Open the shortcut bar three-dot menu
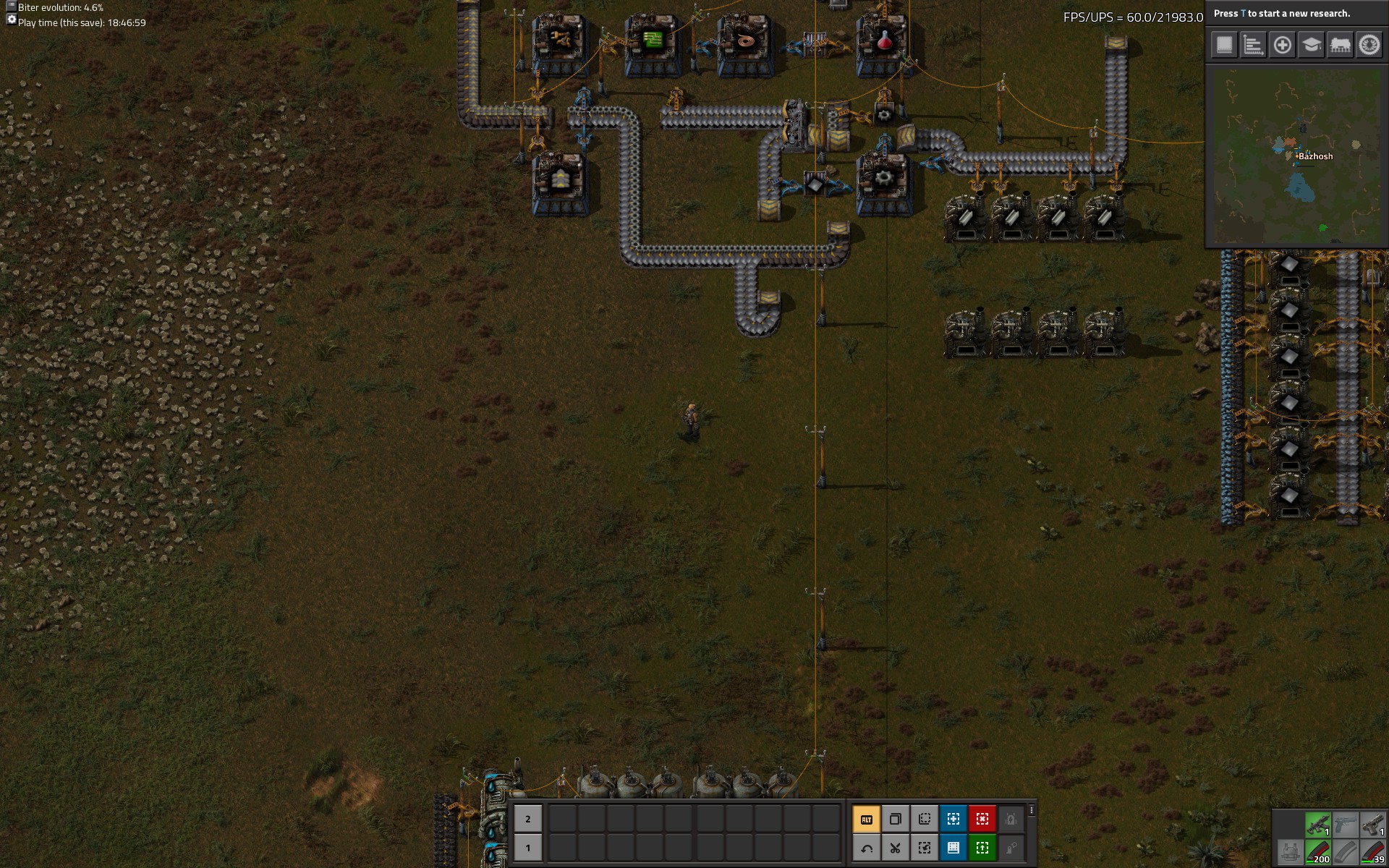Viewport: 1389px width, 868px height. (1032, 810)
